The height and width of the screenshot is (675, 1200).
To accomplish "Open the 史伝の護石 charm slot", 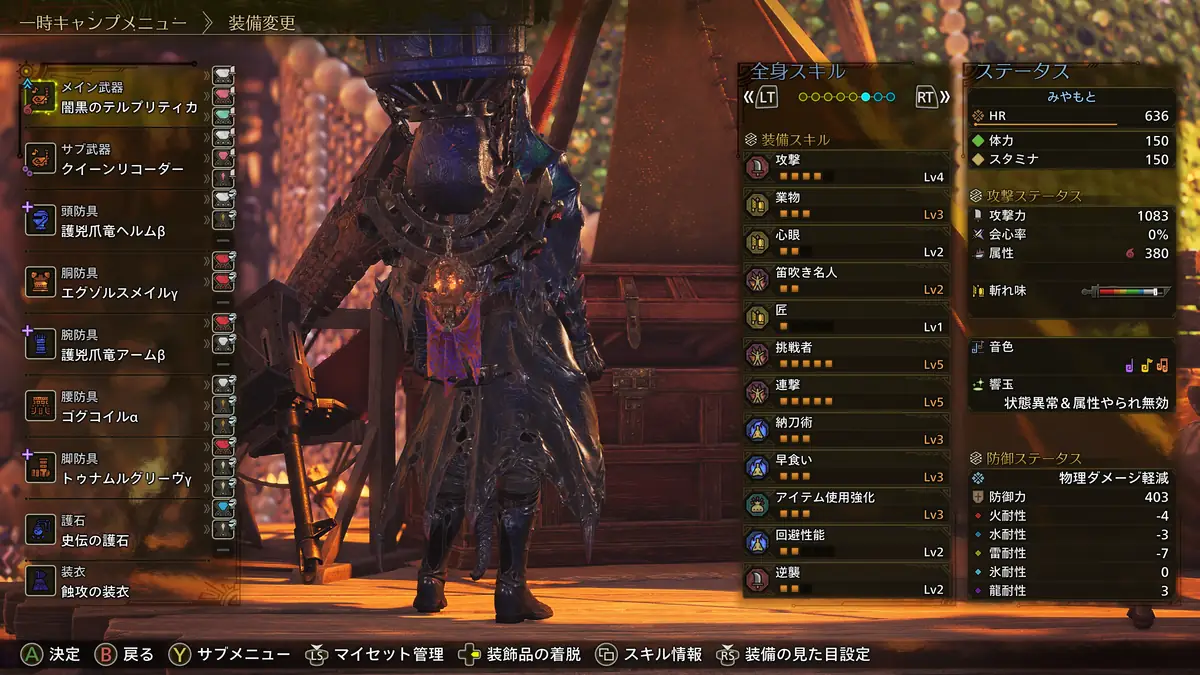I will point(120,530).
